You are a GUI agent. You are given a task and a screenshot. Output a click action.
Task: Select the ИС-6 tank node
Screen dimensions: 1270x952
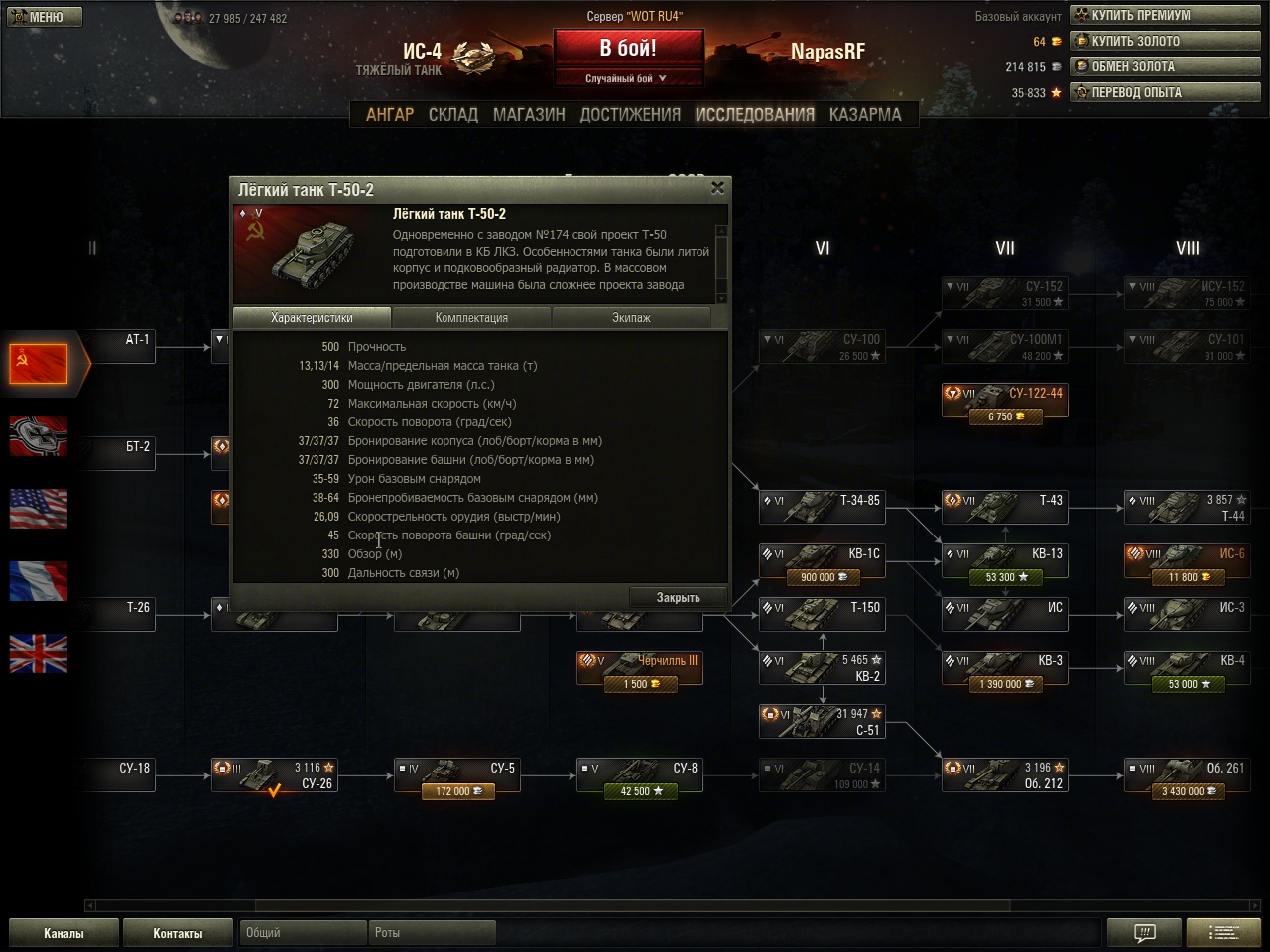(x=1186, y=560)
